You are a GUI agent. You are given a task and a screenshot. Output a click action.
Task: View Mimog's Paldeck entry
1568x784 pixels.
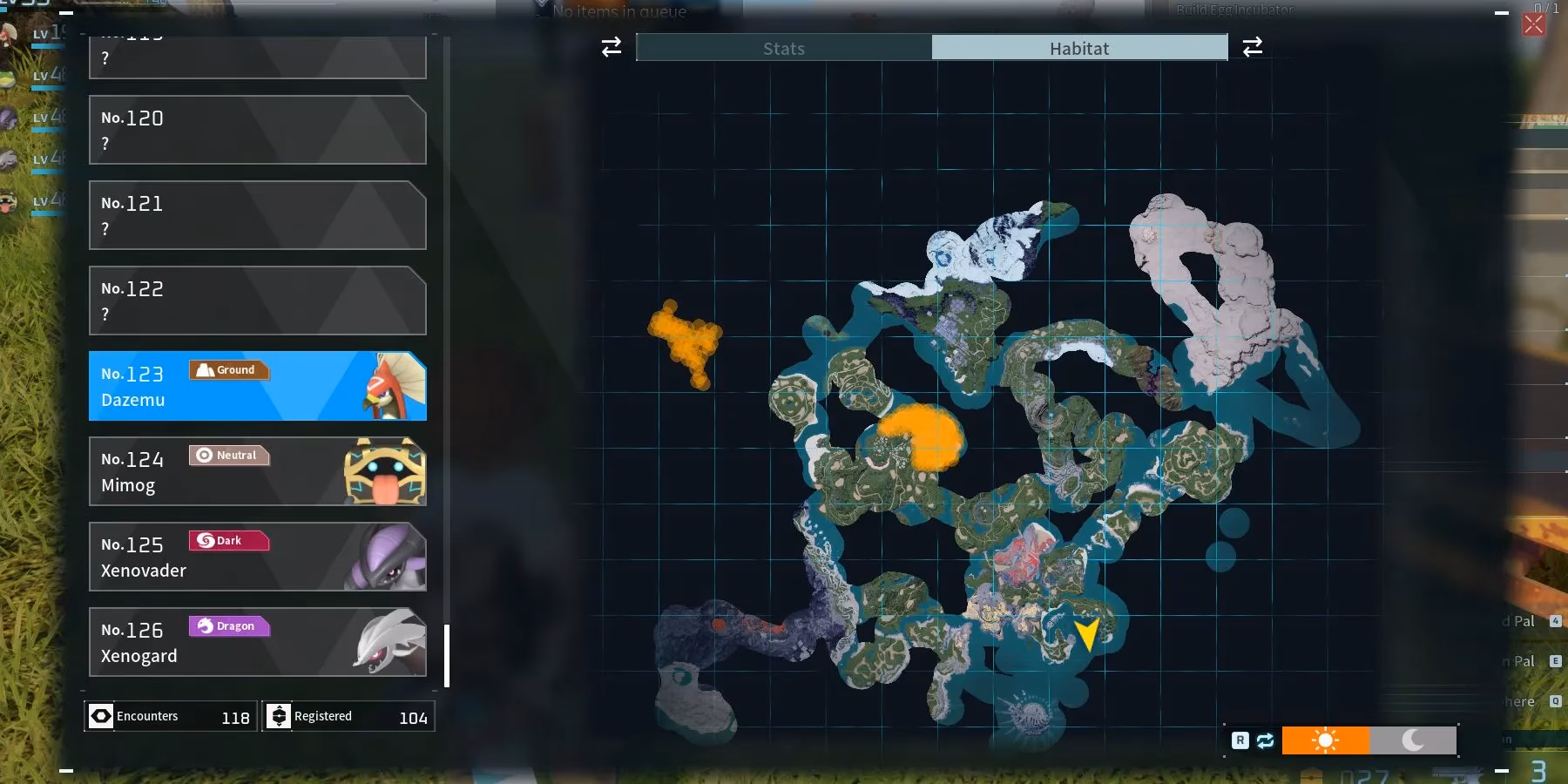[257, 471]
